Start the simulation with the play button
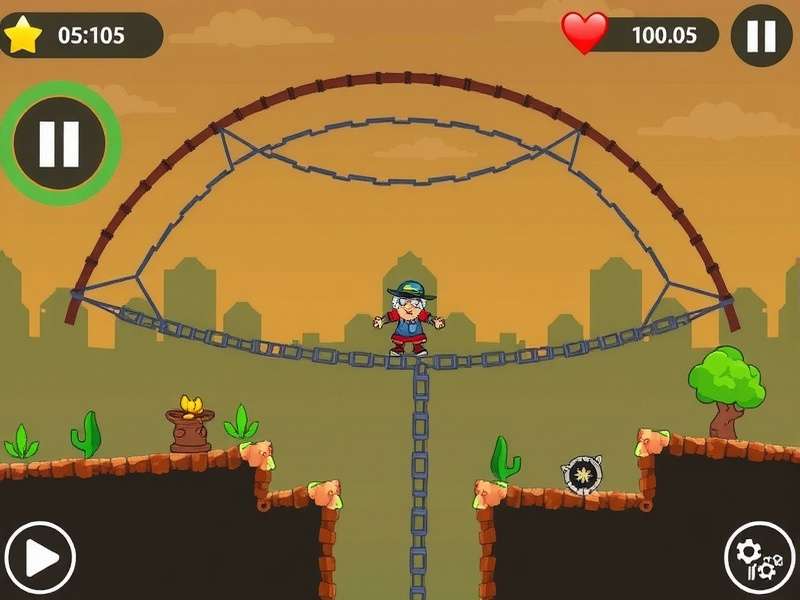 [x=39, y=557]
